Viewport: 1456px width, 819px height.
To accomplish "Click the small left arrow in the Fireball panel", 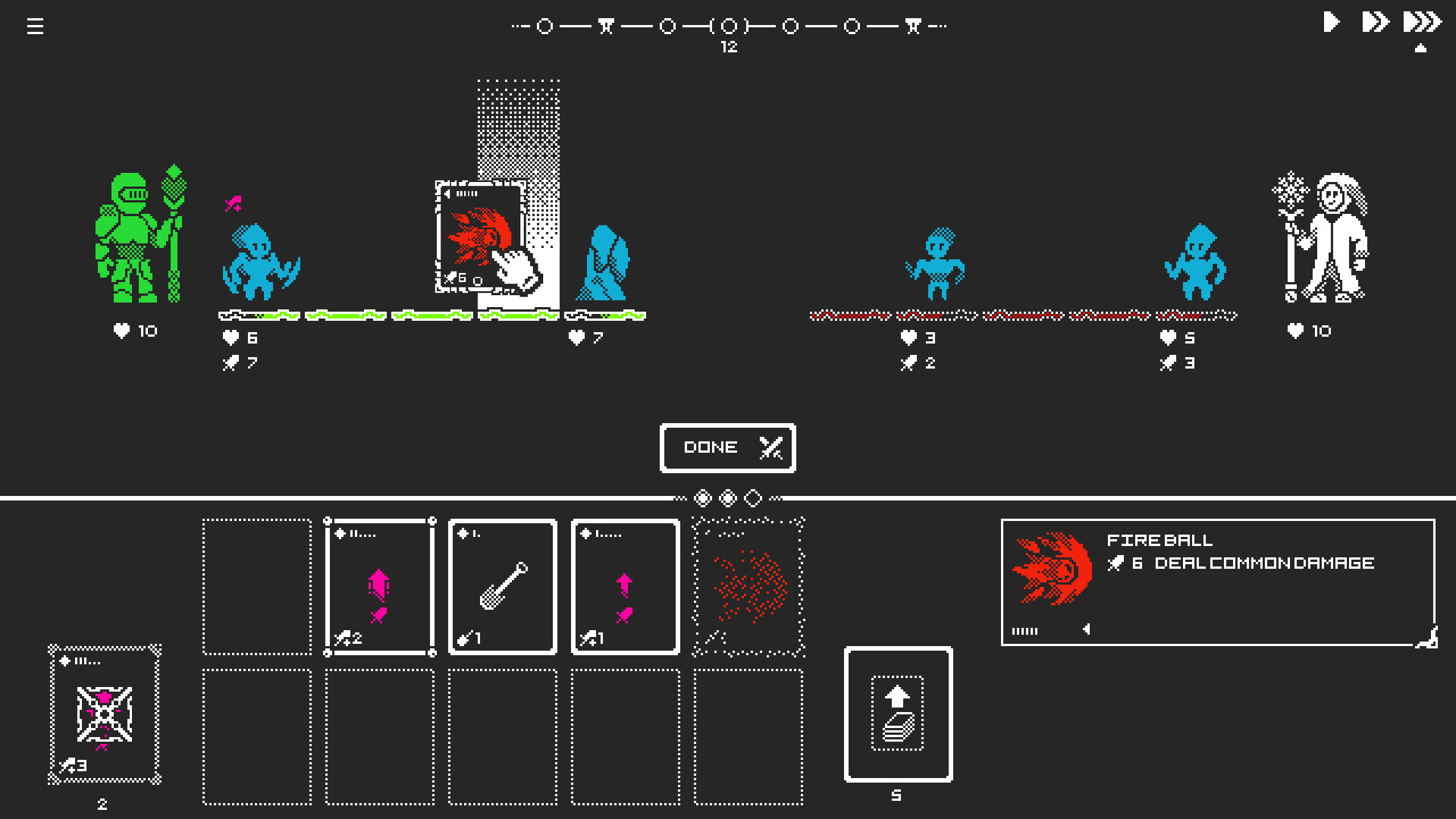I will 1086,629.
